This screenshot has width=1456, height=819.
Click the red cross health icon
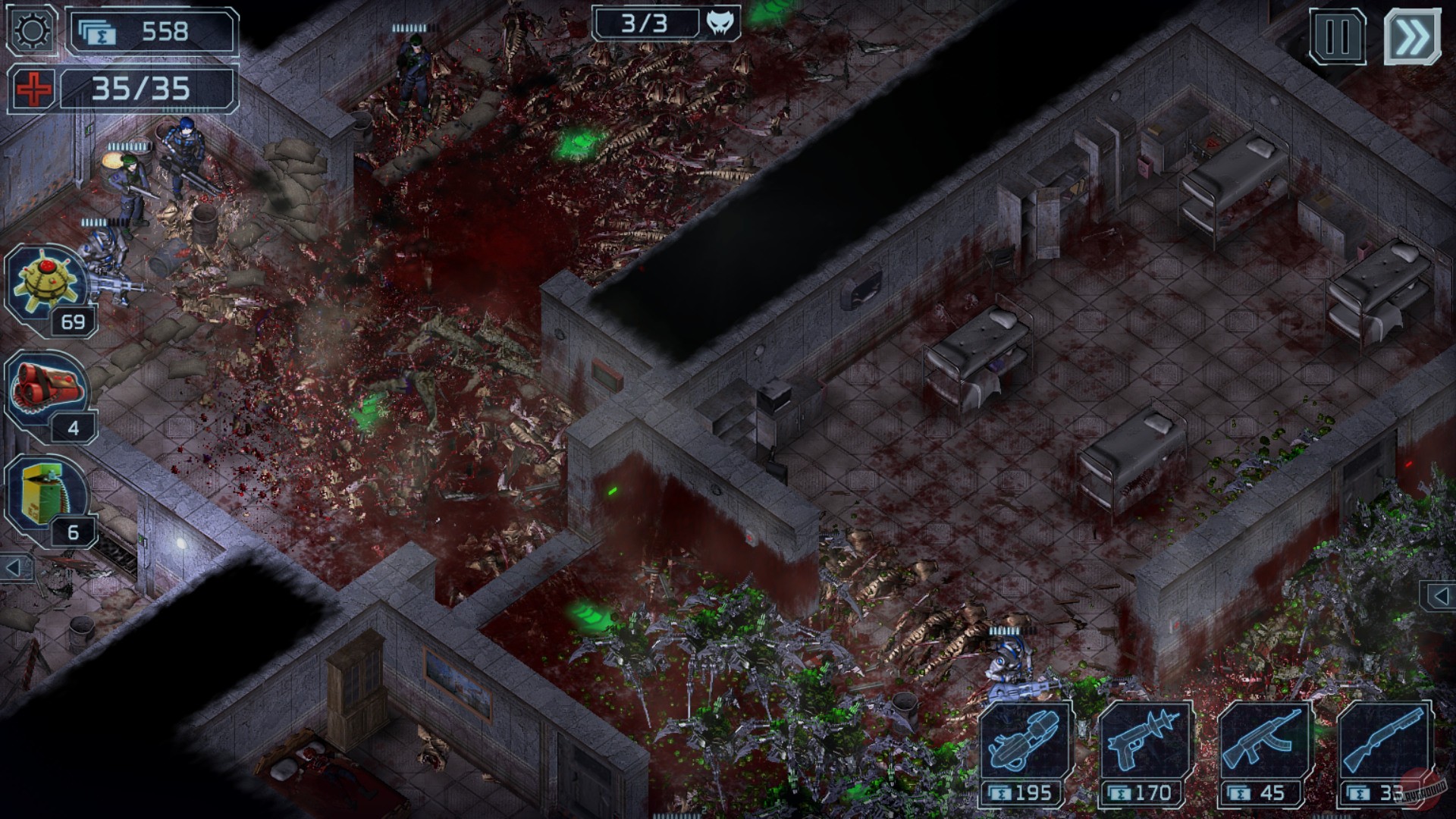(x=30, y=88)
